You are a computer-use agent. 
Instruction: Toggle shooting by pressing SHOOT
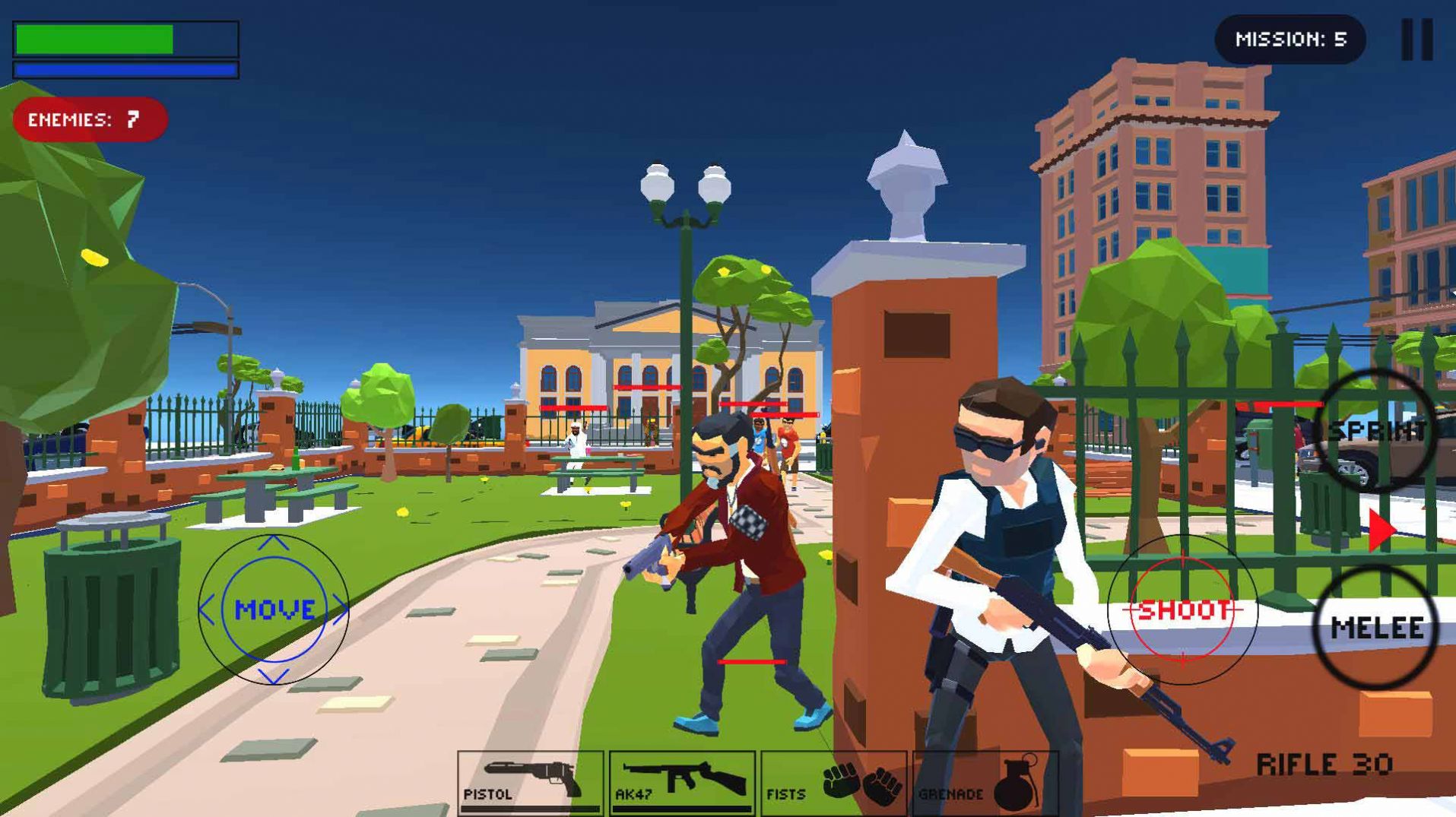1184,608
